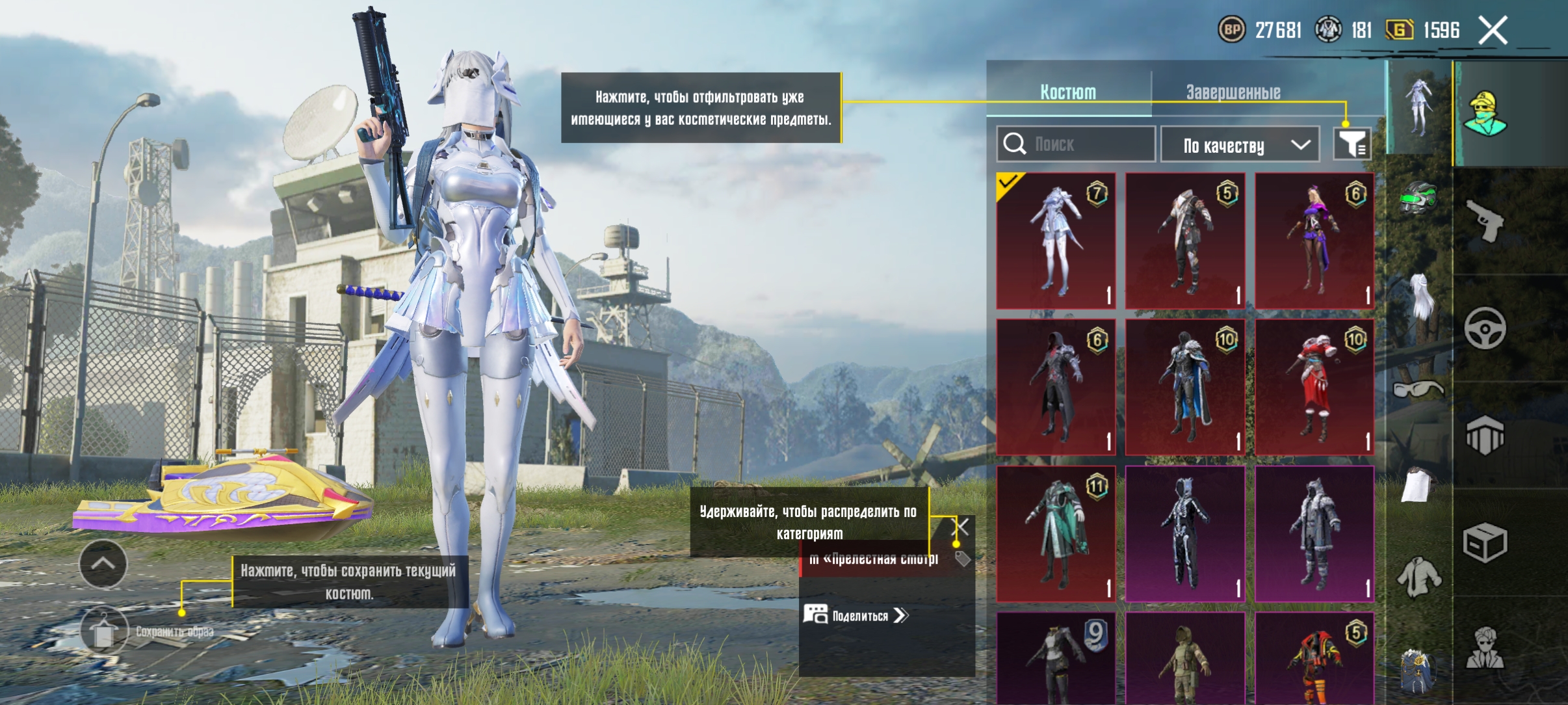Expand the round up-arrow button
This screenshot has height=705, width=1568.
pyautogui.click(x=103, y=564)
